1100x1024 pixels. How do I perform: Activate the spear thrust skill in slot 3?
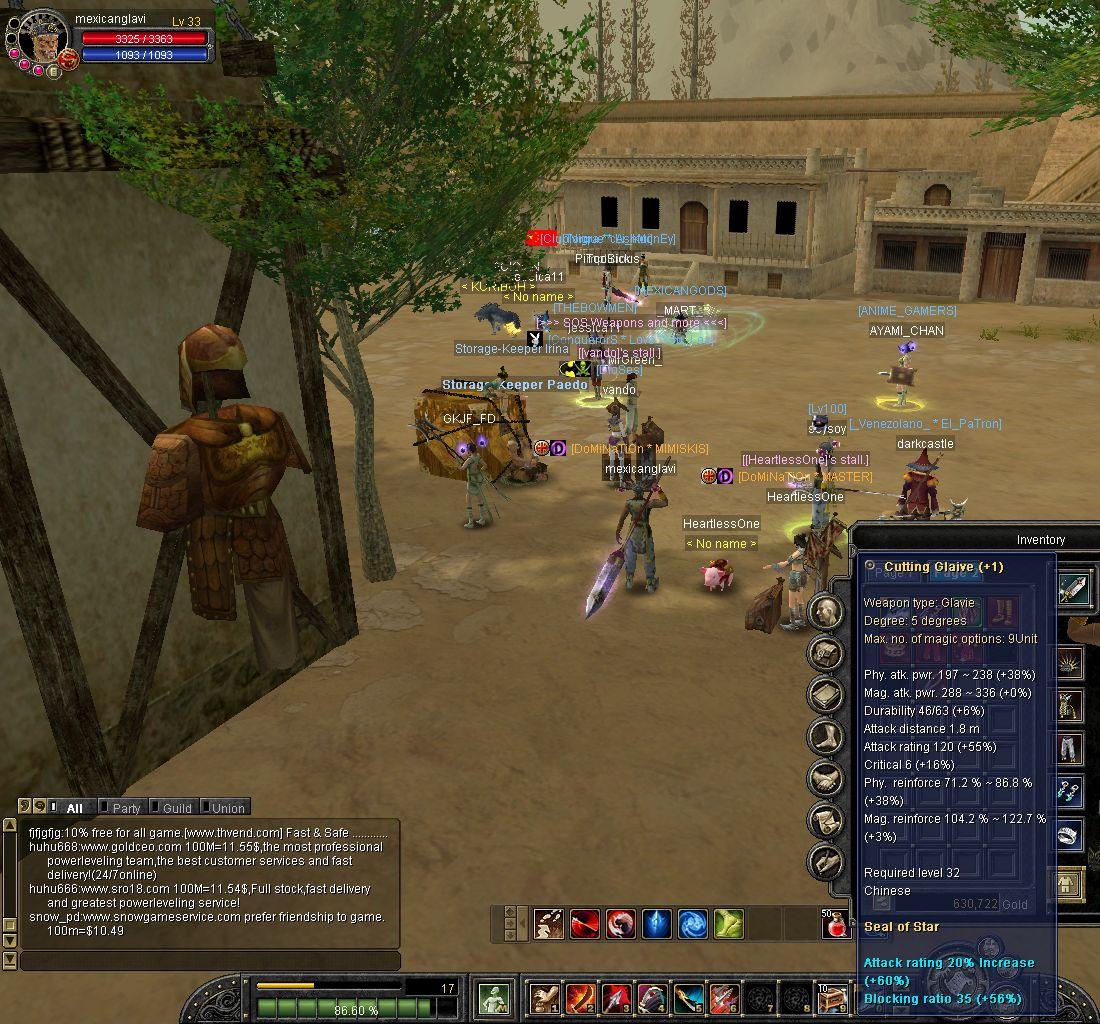(x=617, y=997)
